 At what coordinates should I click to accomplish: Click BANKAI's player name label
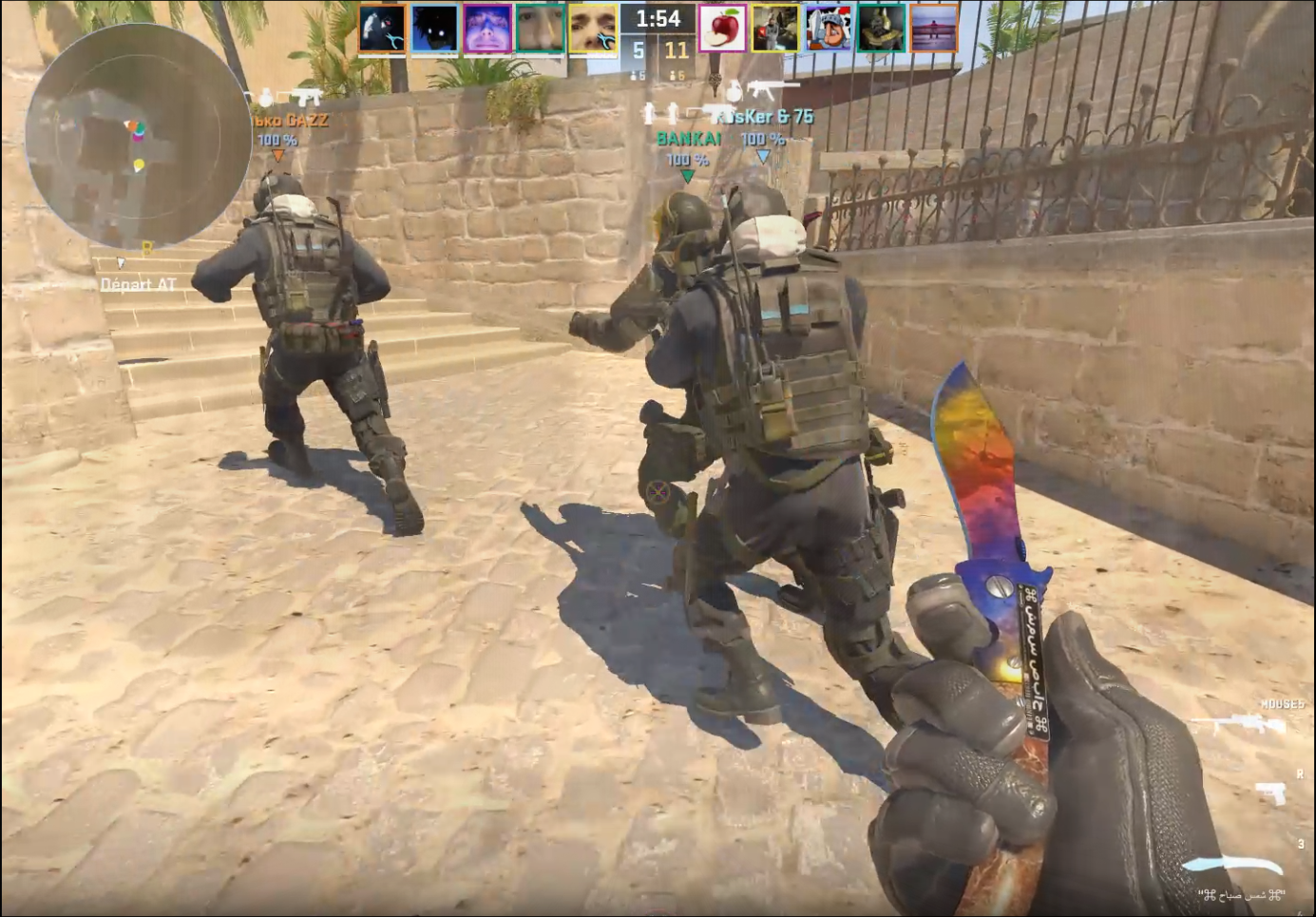pyautogui.click(x=690, y=138)
